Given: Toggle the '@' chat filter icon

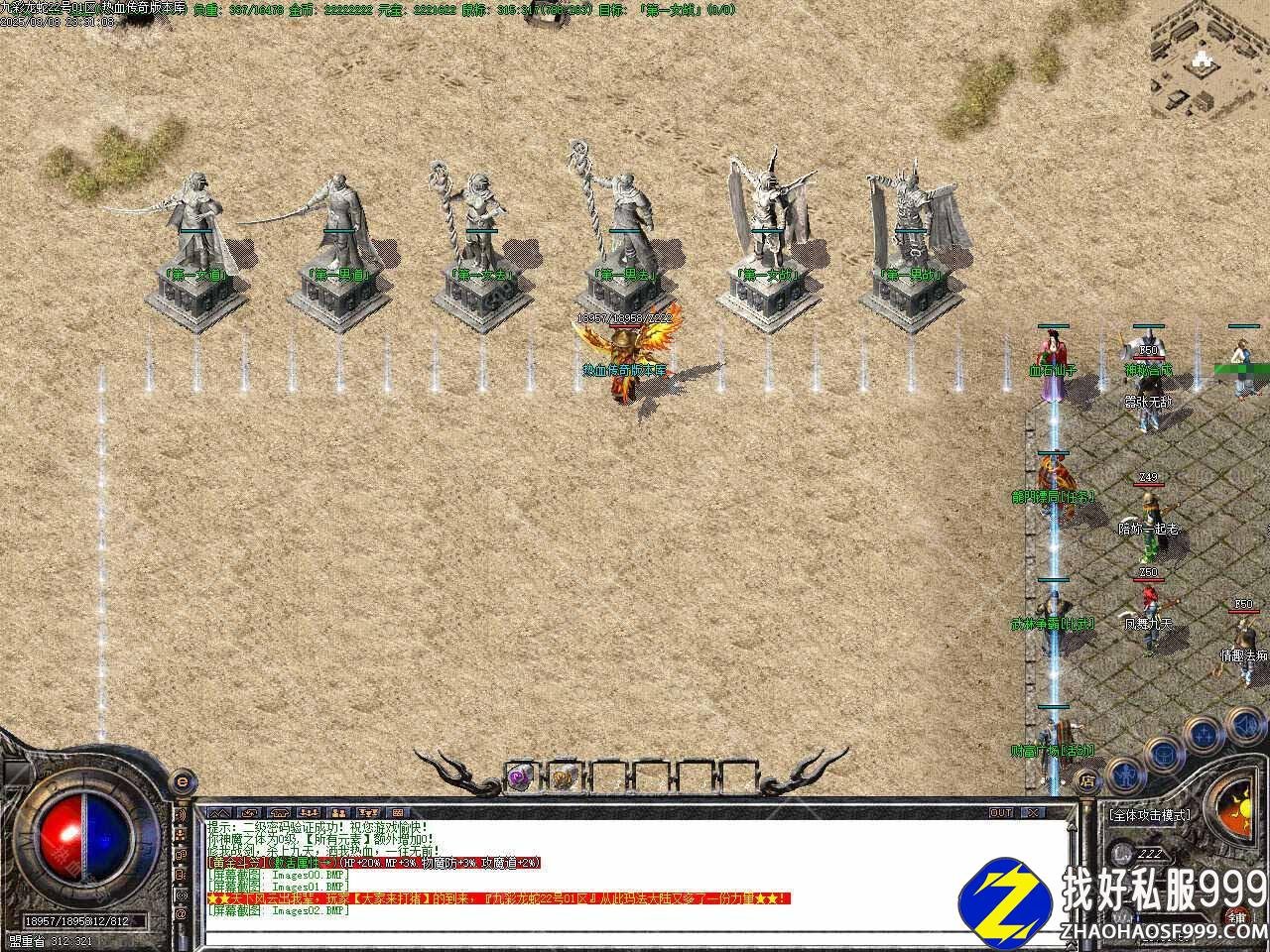Looking at the screenshot, I should pos(182,912).
